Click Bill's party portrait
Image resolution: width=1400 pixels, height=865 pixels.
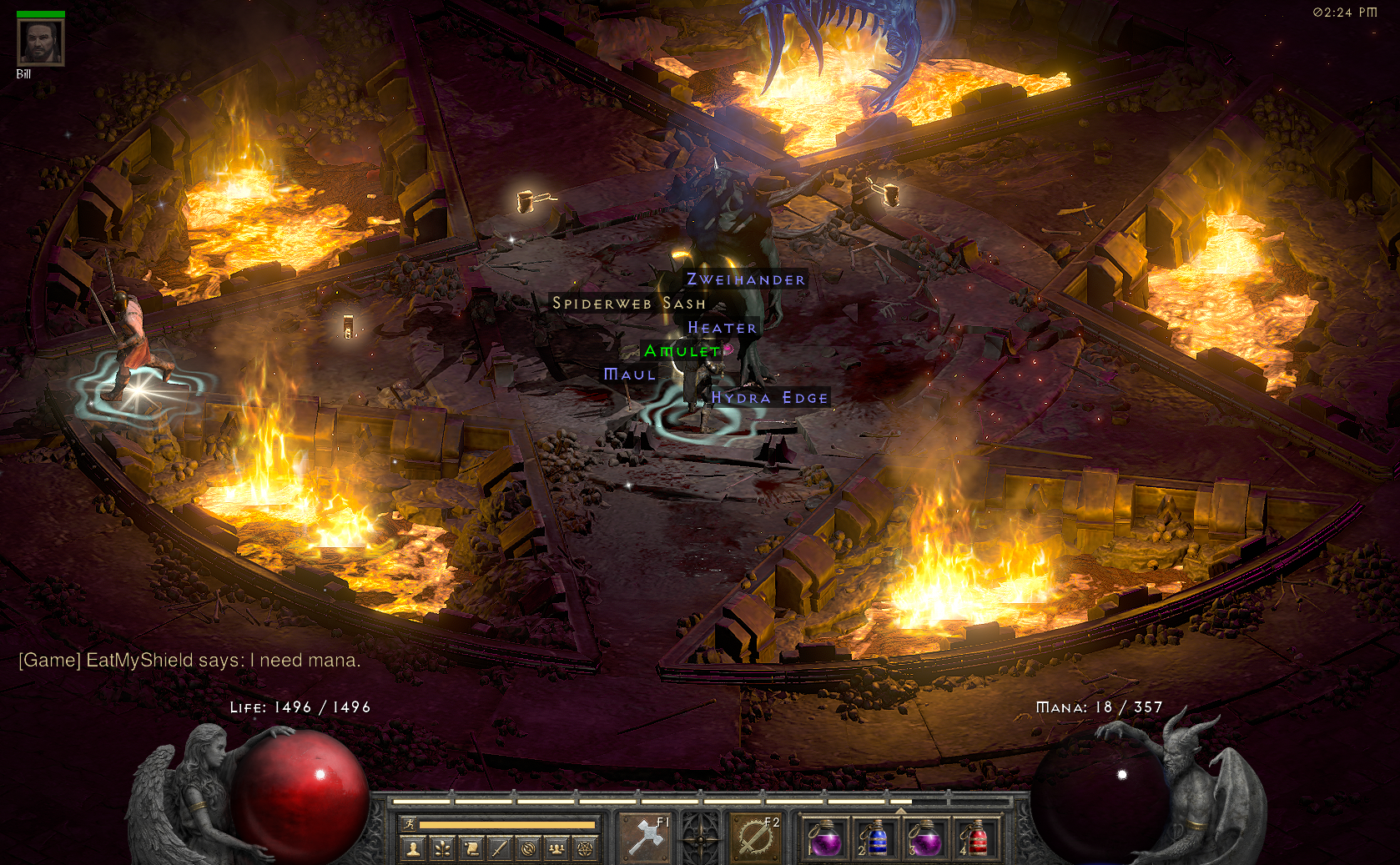(x=40, y=42)
